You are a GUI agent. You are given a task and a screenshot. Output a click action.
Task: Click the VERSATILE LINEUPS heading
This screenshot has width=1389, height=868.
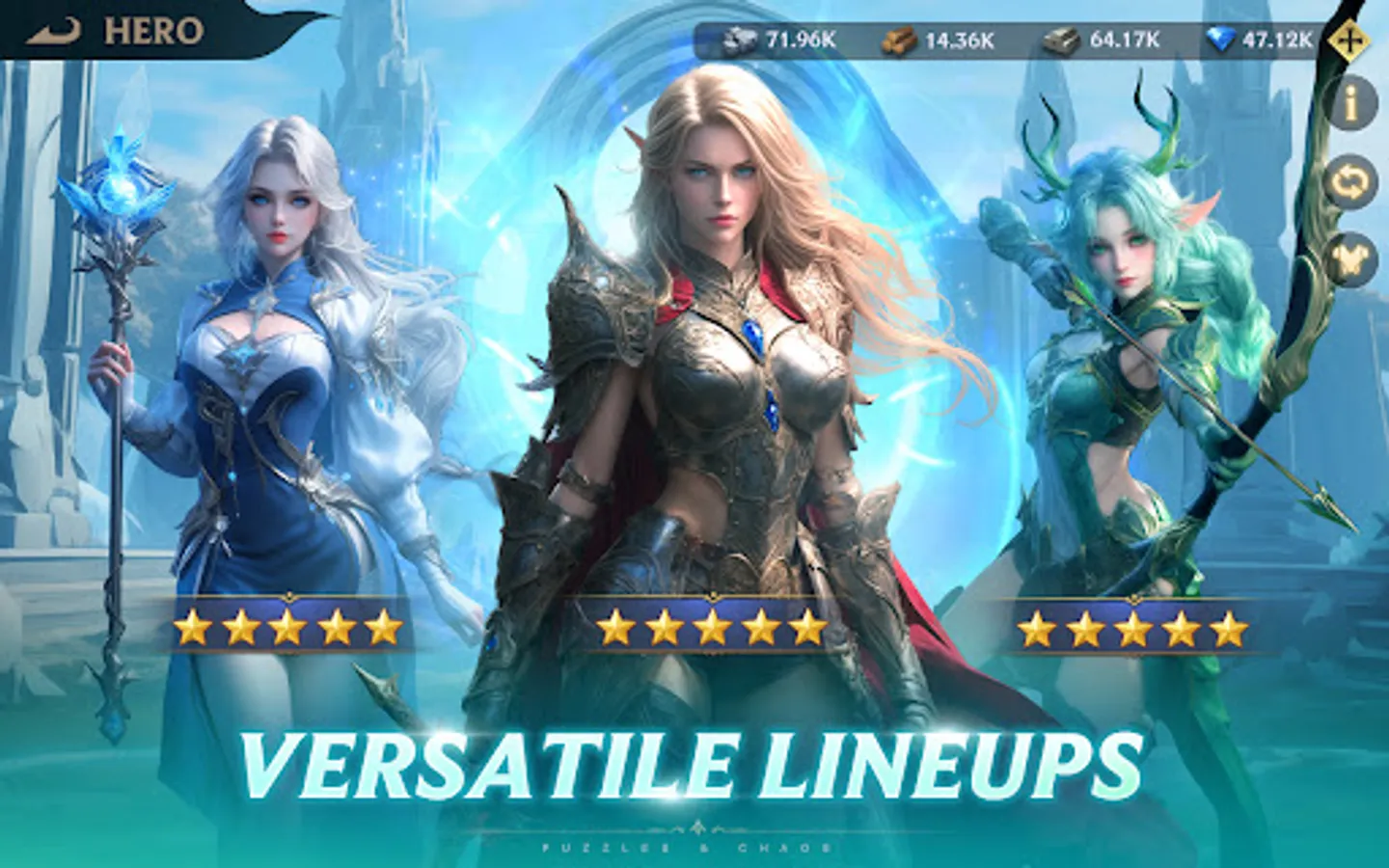coord(693,762)
